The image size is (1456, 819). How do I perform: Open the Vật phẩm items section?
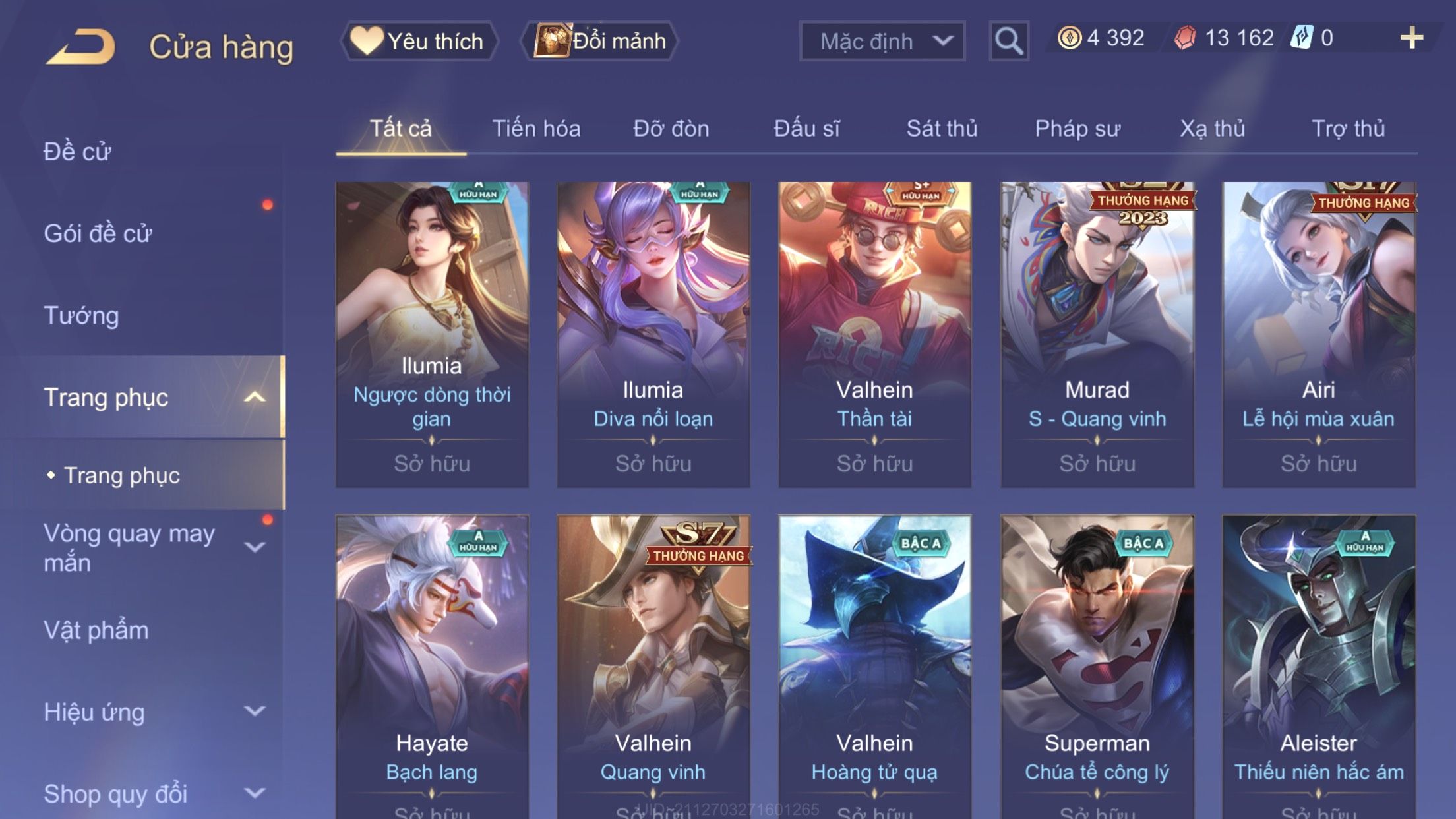[96, 630]
